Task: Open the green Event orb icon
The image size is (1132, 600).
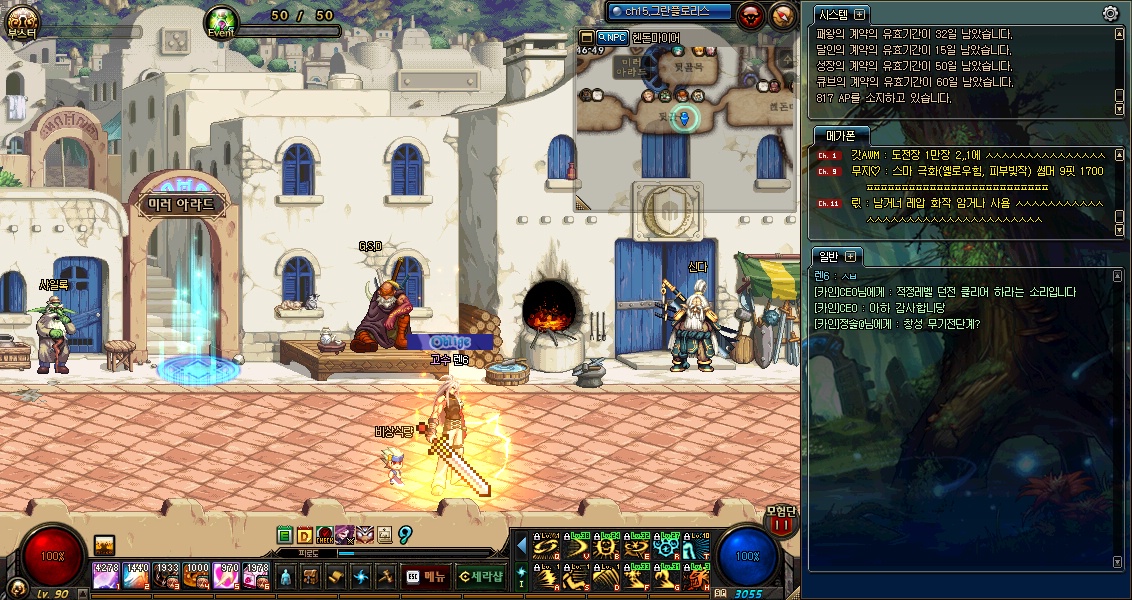Action: [x=221, y=20]
